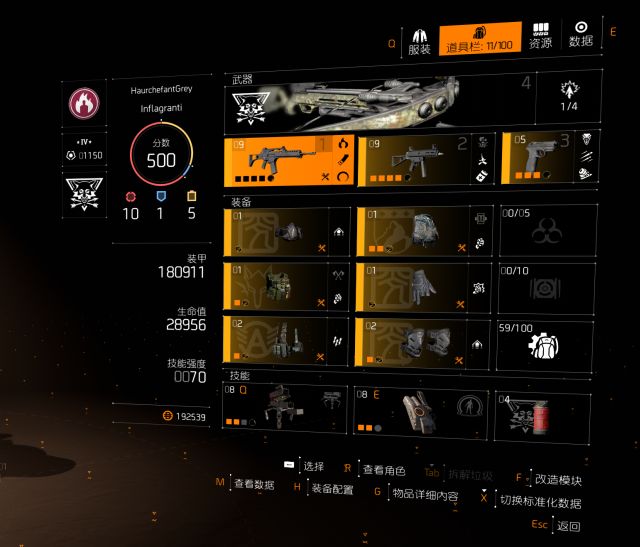This screenshot has width=640, height=547.
Task: Open the mask gear slot
Action: tap(288, 232)
